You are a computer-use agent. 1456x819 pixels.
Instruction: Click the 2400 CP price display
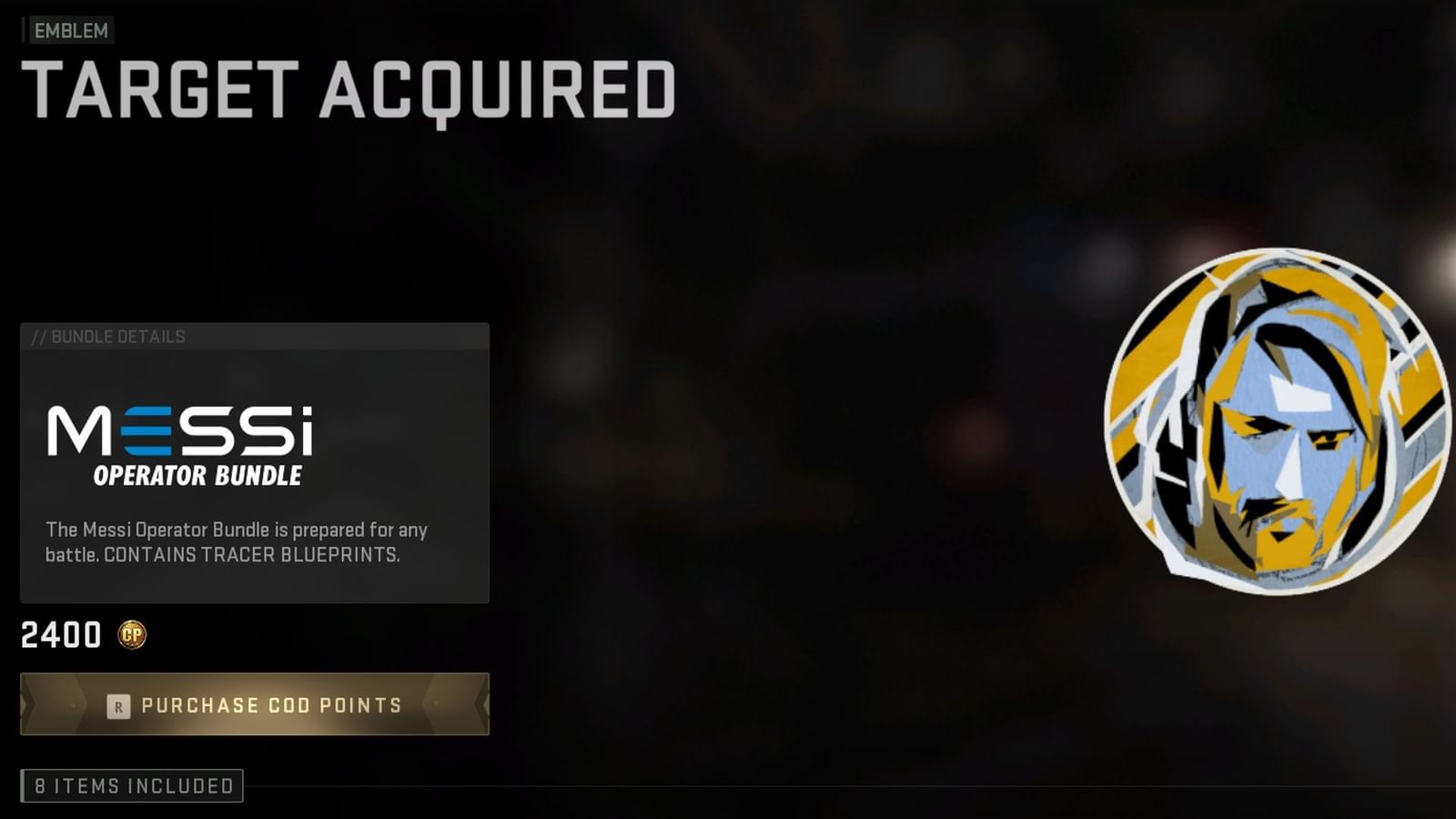pyautogui.click(x=61, y=635)
